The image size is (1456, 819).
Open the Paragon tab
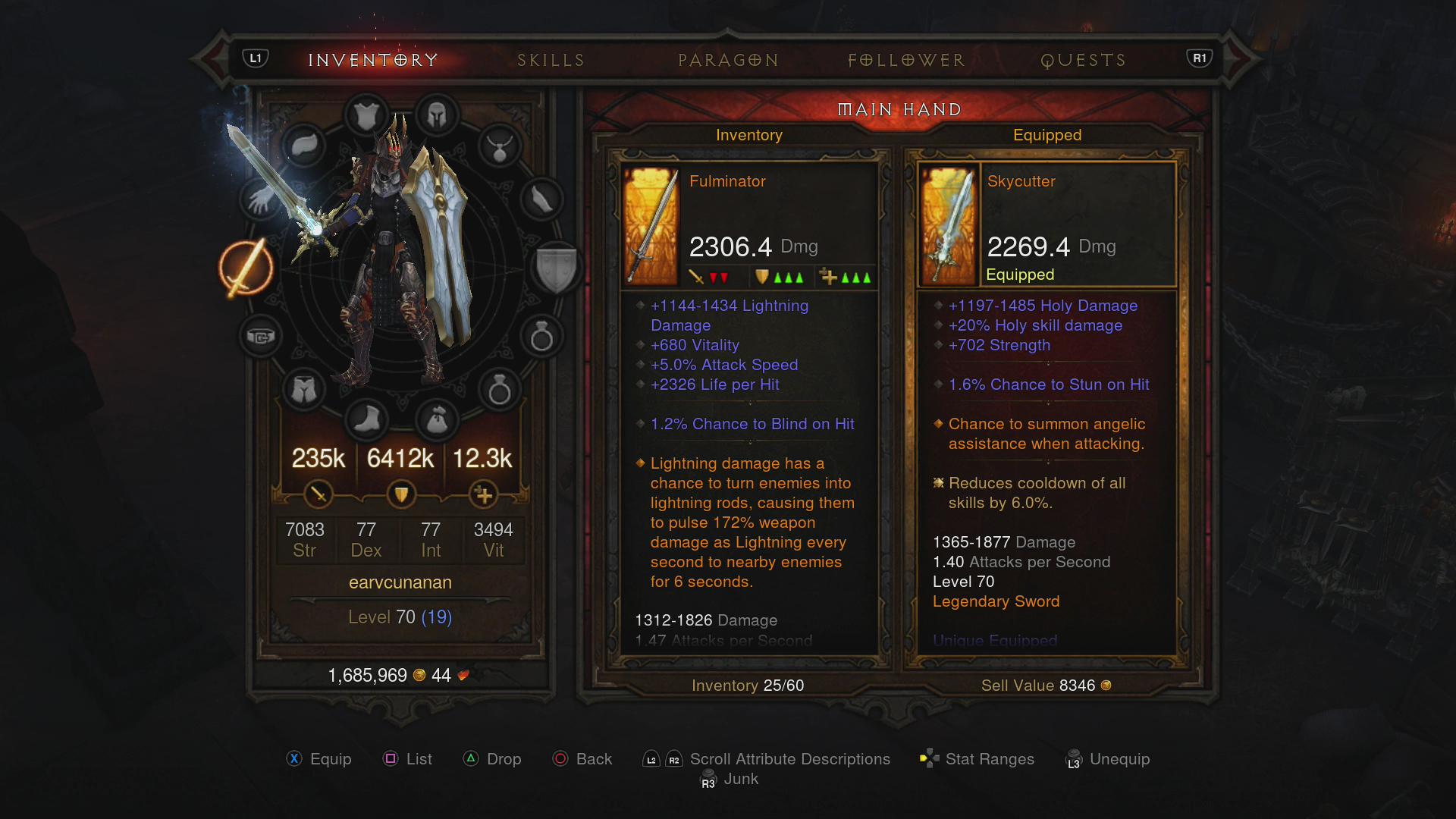click(x=728, y=60)
